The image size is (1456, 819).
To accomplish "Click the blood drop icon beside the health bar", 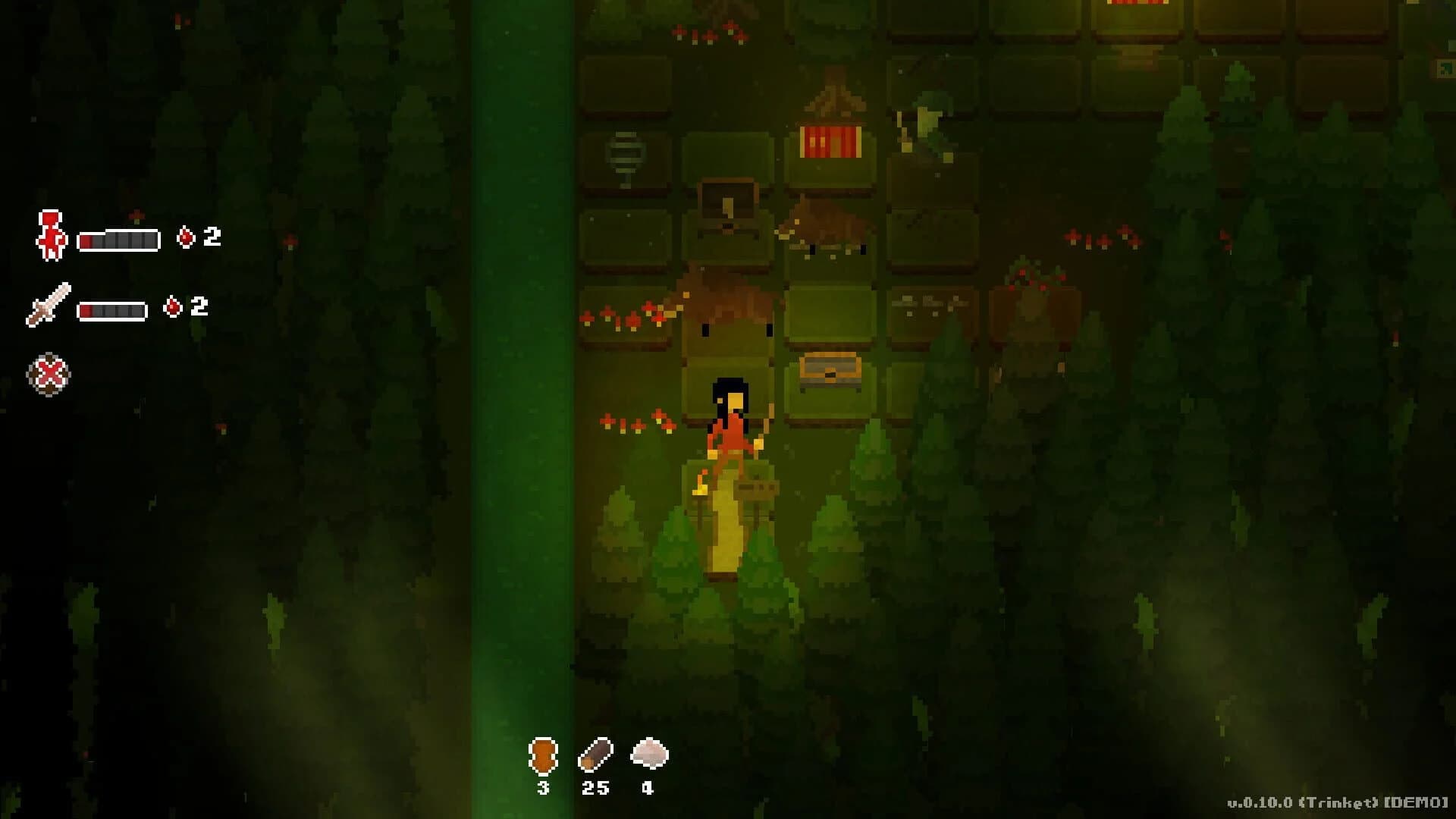I will tap(186, 236).
